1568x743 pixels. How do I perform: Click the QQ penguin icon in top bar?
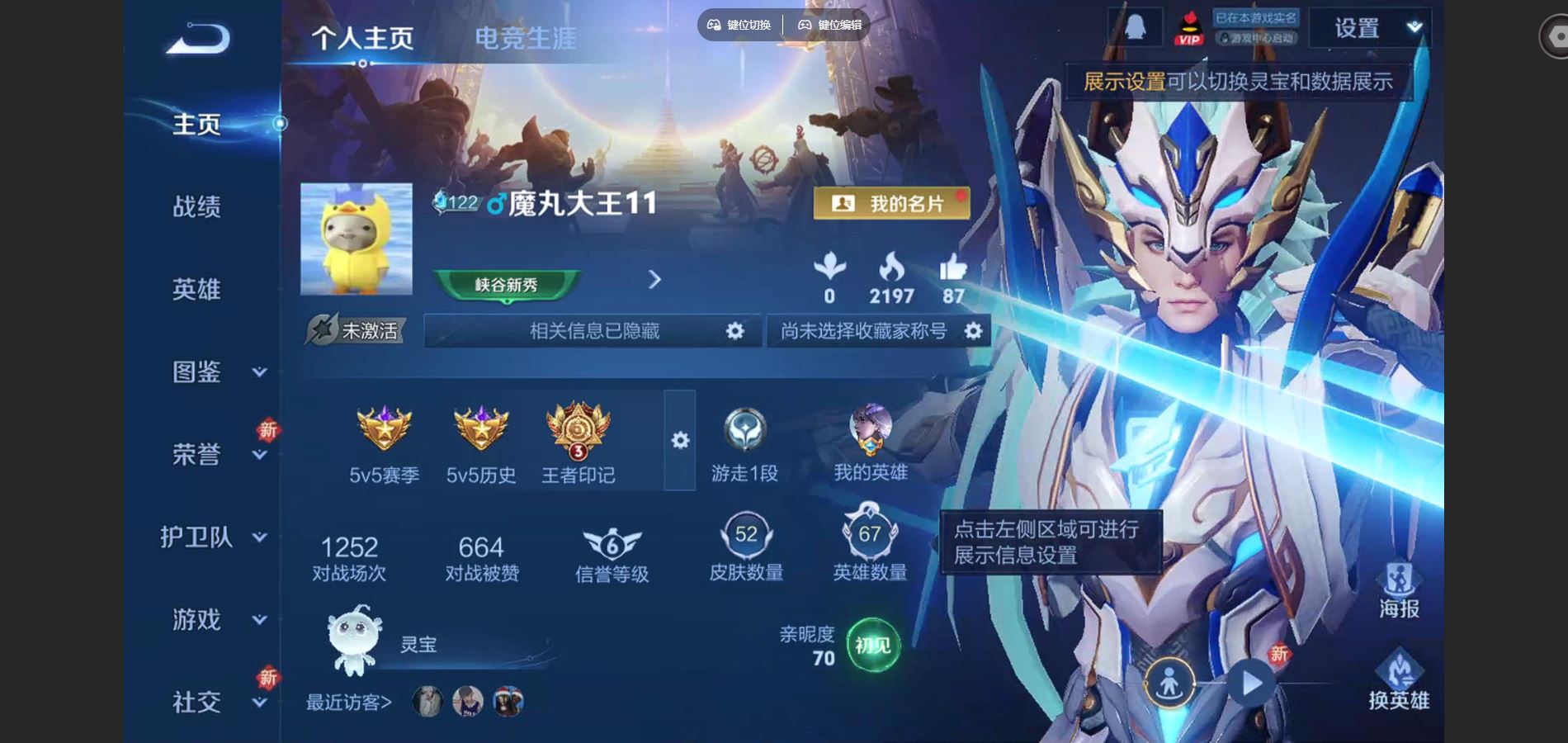(x=1134, y=26)
